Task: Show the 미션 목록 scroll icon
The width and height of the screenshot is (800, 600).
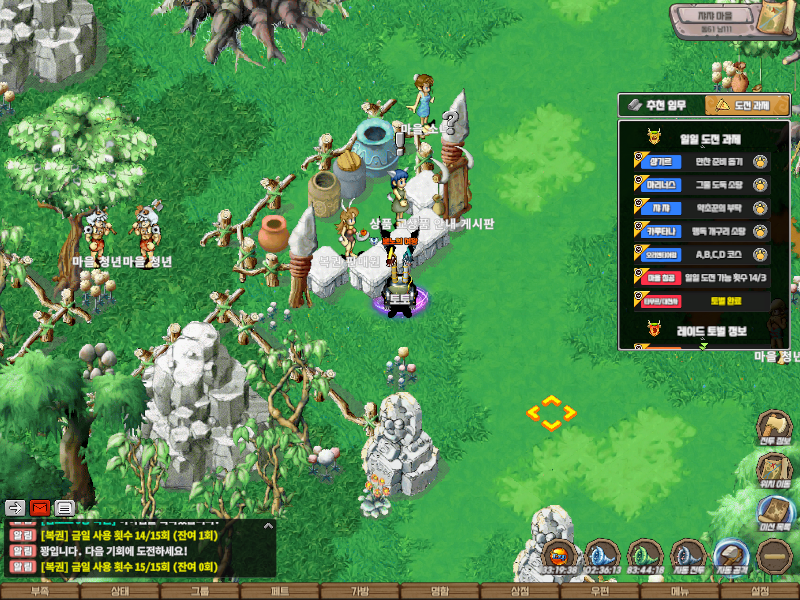Action: click(774, 513)
